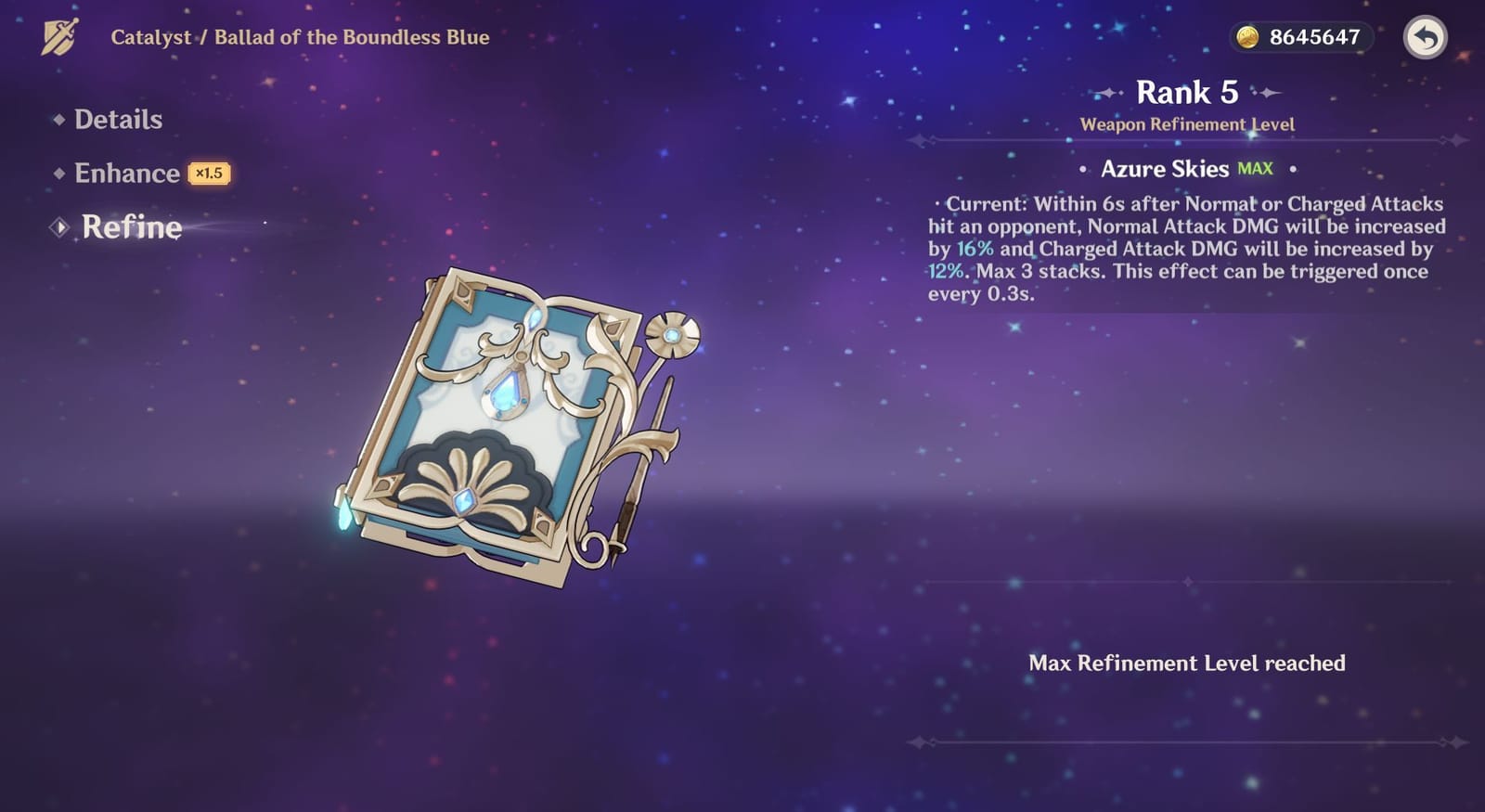Select the Weapon Refinement Level label
This screenshot has width=1485, height=812.
(x=1188, y=123)
